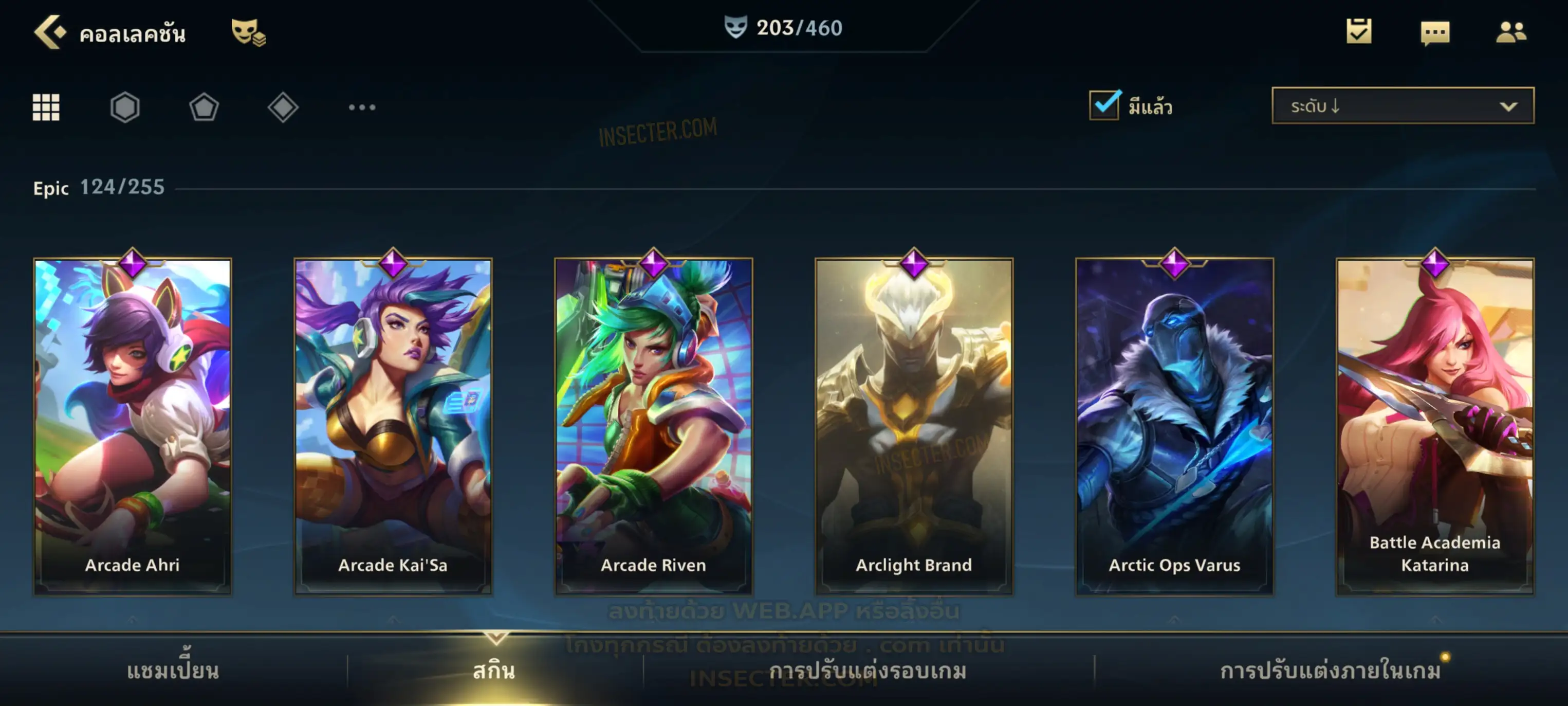The image size is (1568, 706).
Task: Toggle the owned skins checkbox
Action: tap(1104, 105)
